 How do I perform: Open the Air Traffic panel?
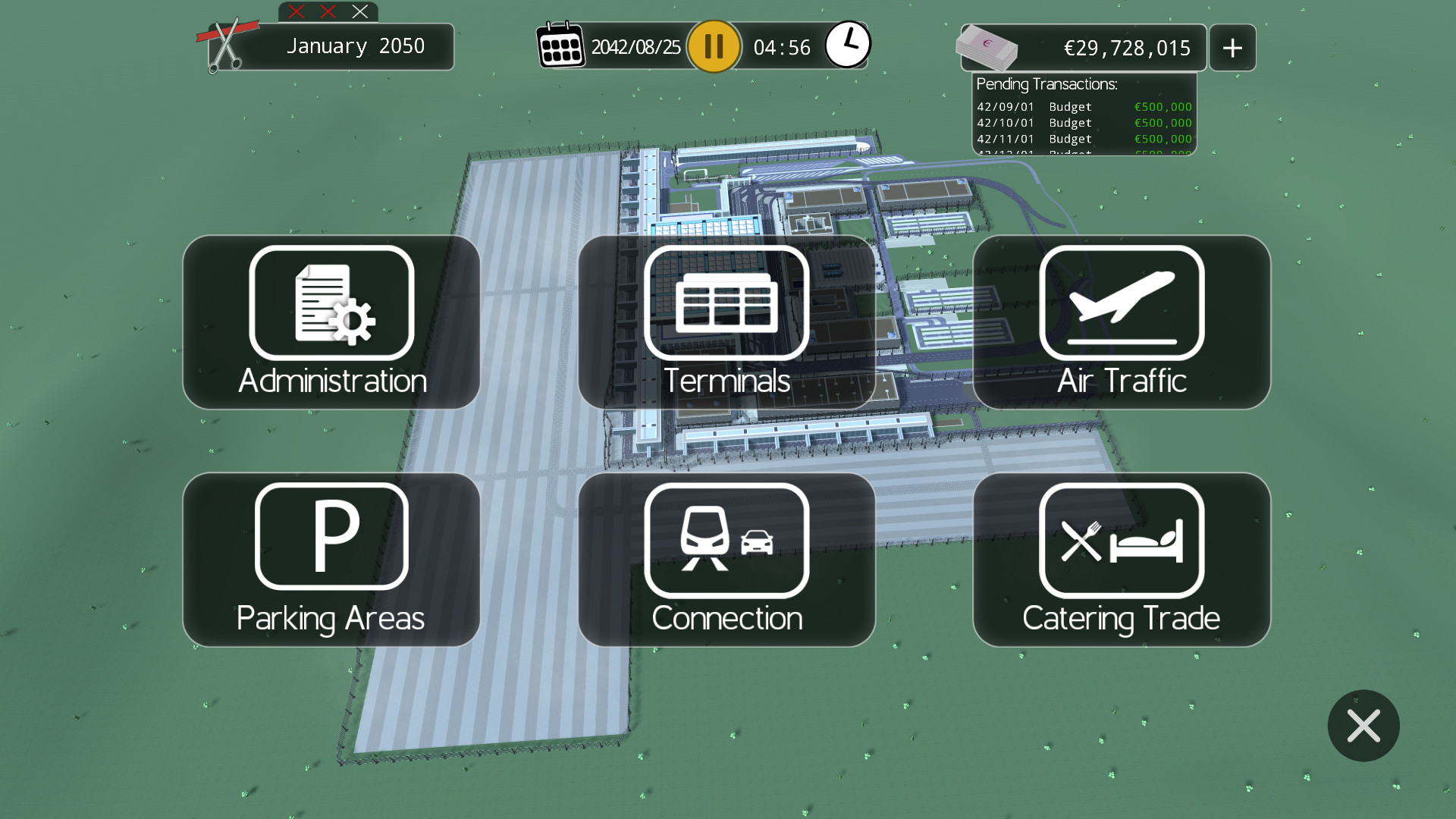coord(1121,322)
